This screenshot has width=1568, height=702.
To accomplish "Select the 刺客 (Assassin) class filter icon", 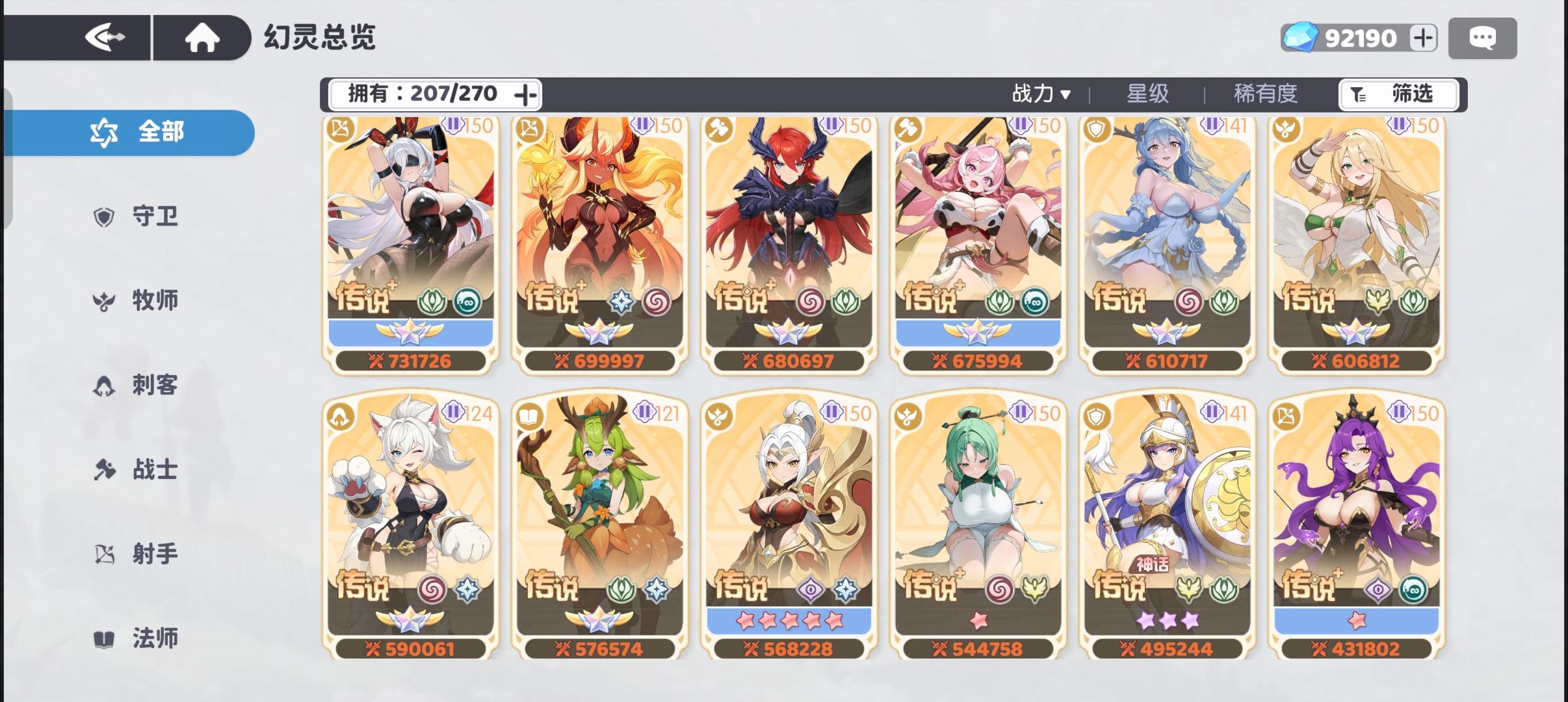I will [104, 386].
